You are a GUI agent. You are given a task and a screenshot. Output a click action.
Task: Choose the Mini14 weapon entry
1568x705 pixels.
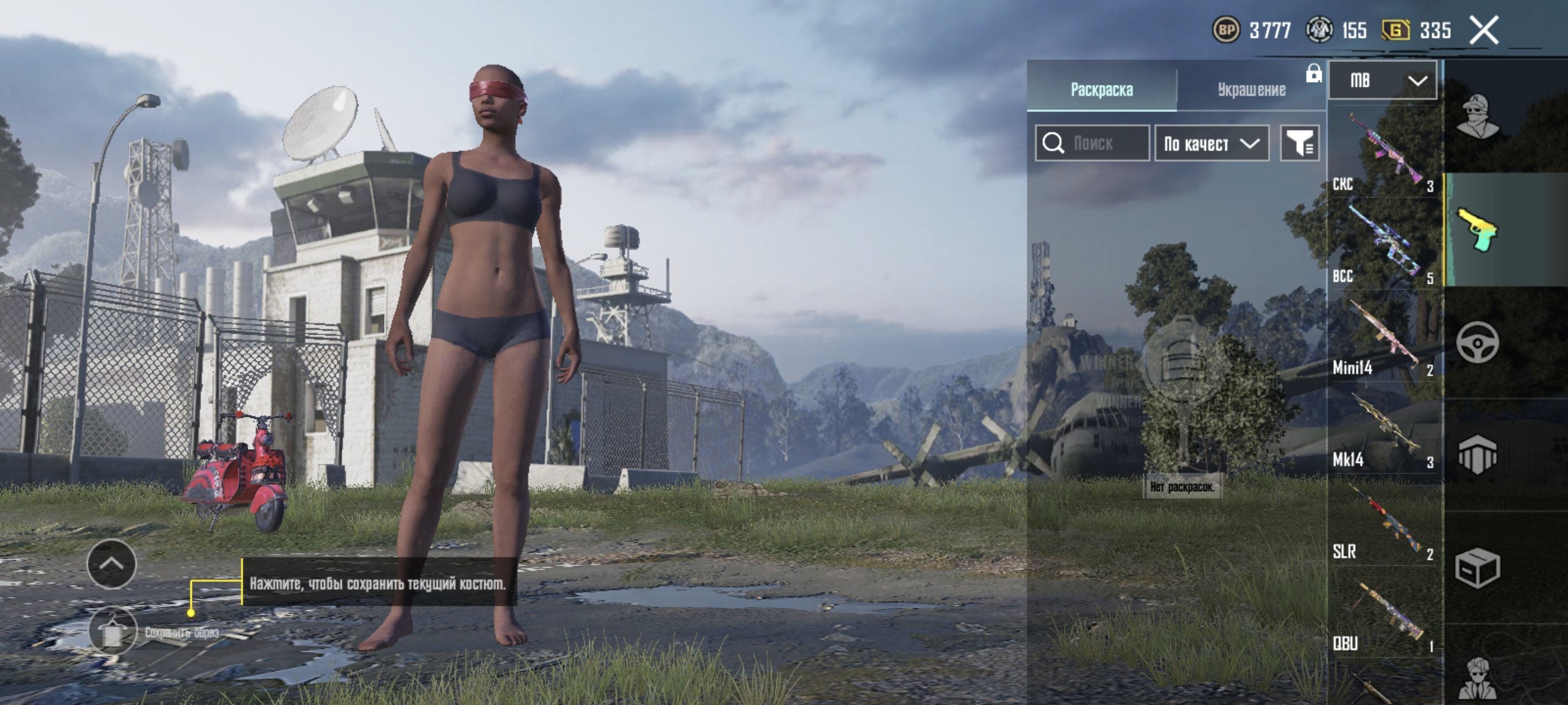1383,336
